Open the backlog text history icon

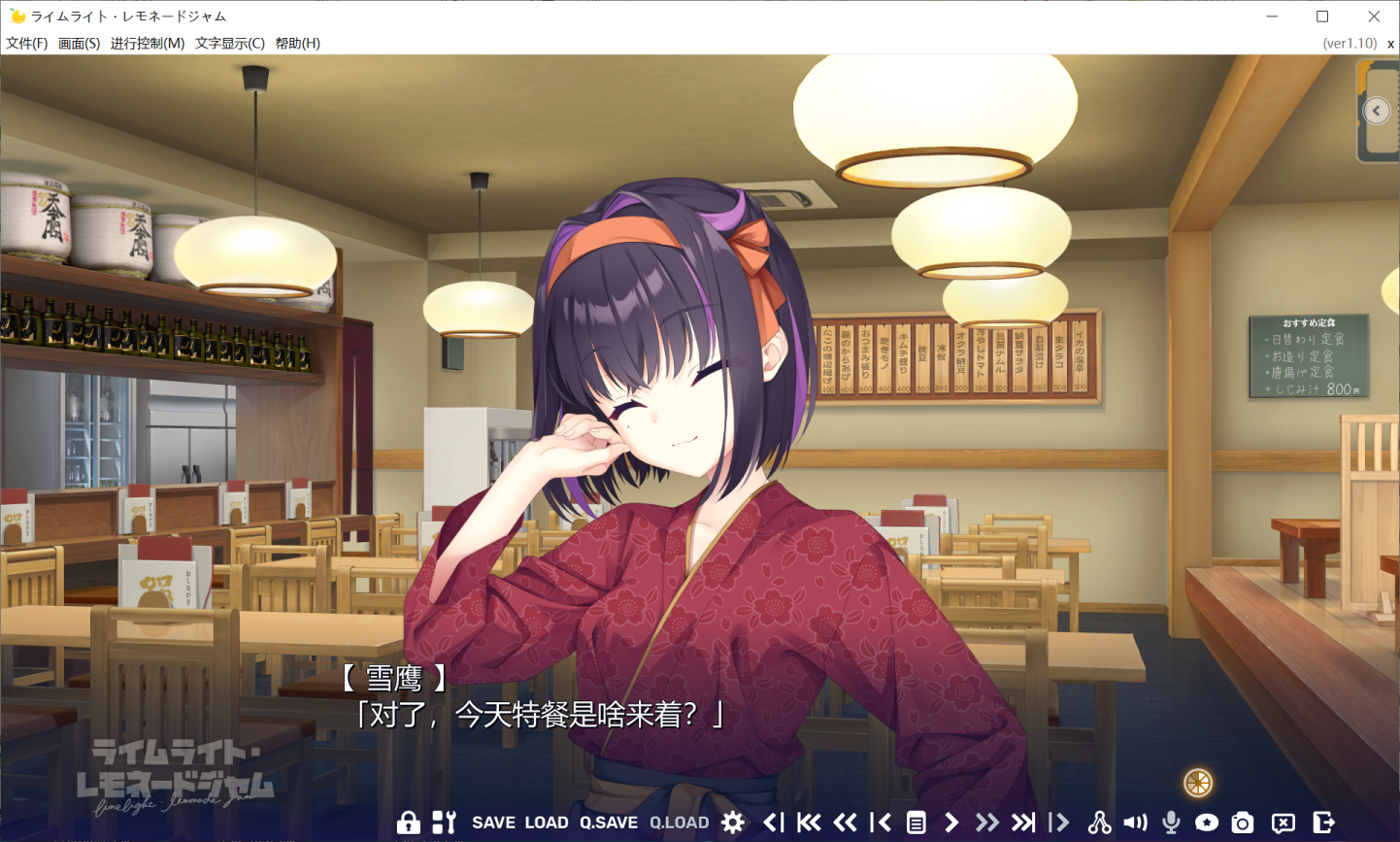click(917, 823)
